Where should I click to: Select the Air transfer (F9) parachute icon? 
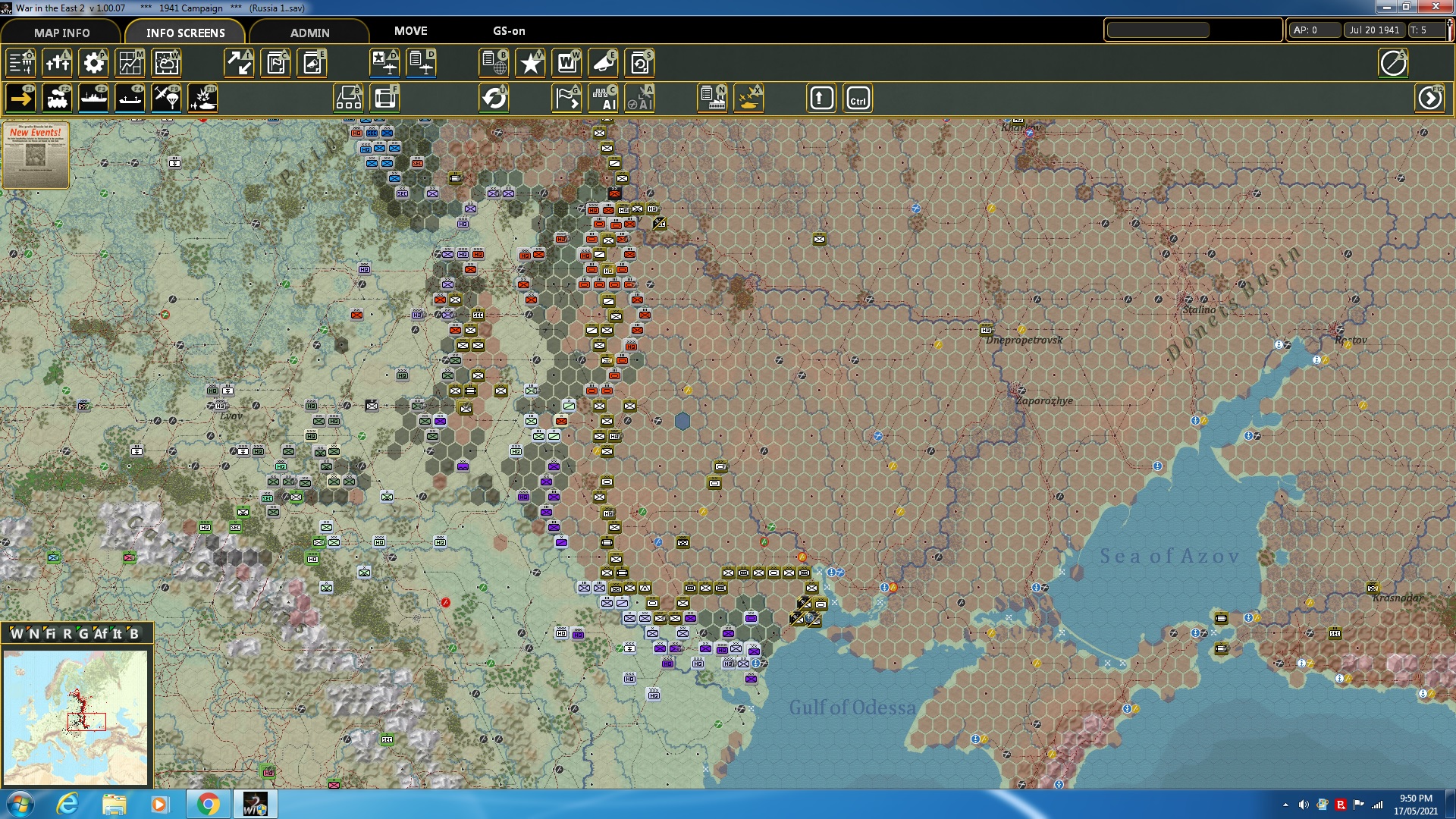pyautogui.click(x=166, y=97)
